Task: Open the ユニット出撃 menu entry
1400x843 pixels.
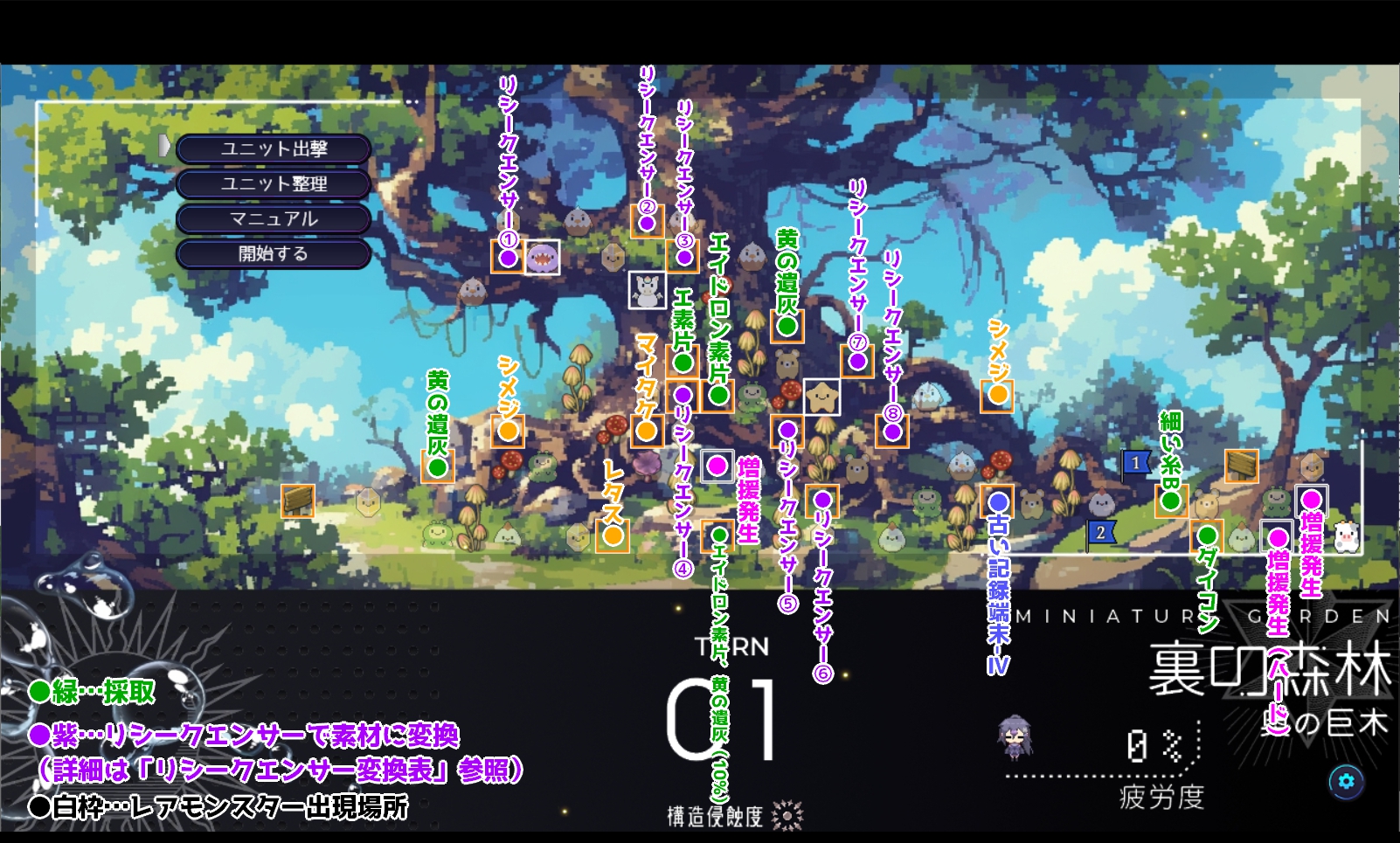Action: (x=274, y=149)
